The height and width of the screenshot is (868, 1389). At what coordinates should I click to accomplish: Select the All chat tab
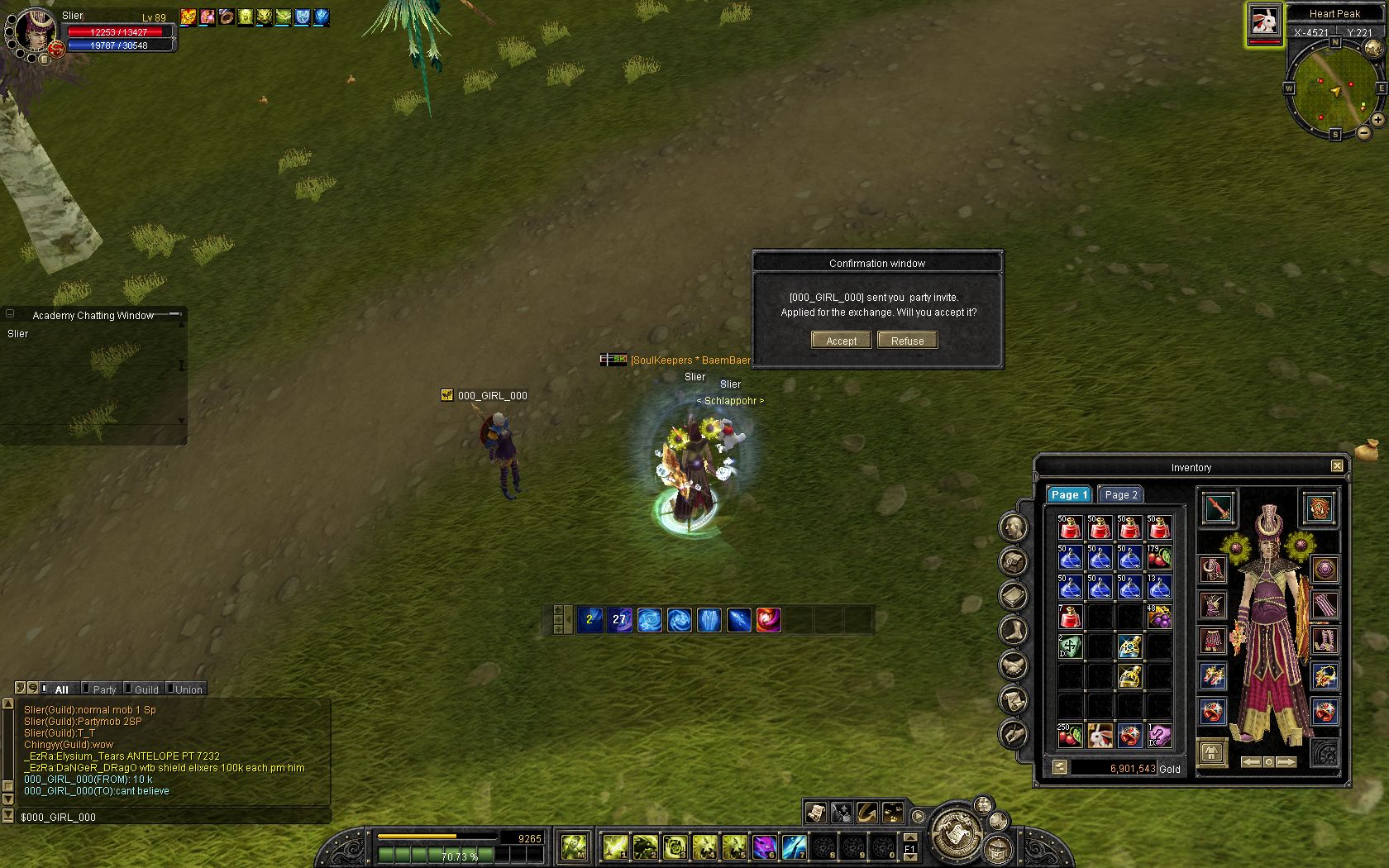click(61, 689)
